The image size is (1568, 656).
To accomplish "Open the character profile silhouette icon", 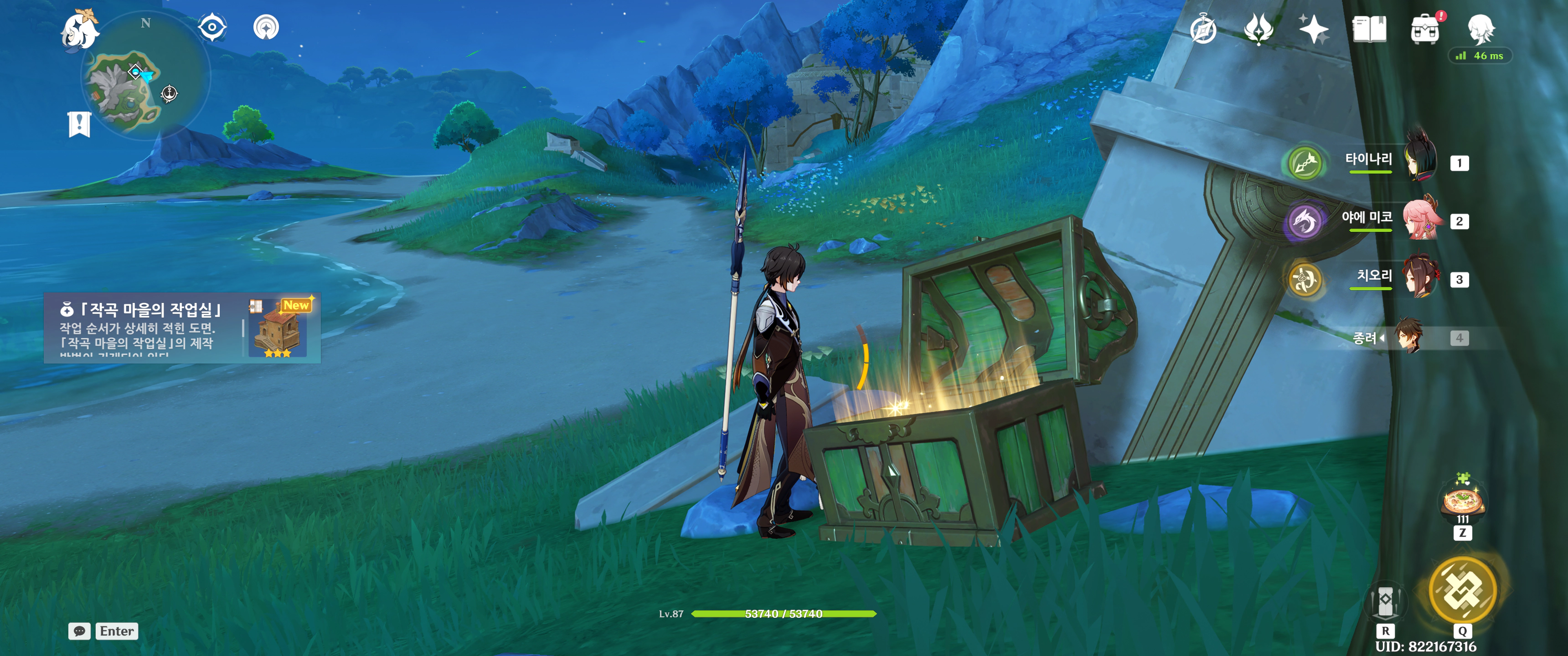I will click(x=1480, y=28).
